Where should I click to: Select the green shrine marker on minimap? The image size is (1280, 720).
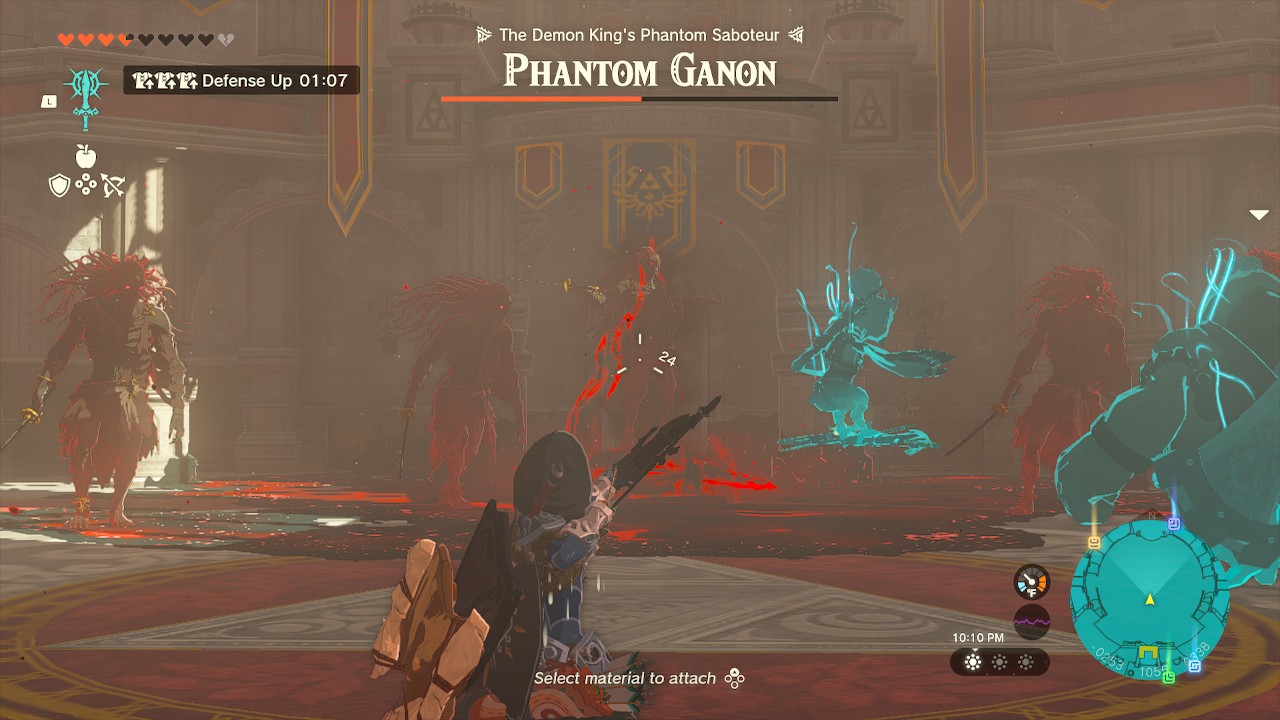point(1170,676)
